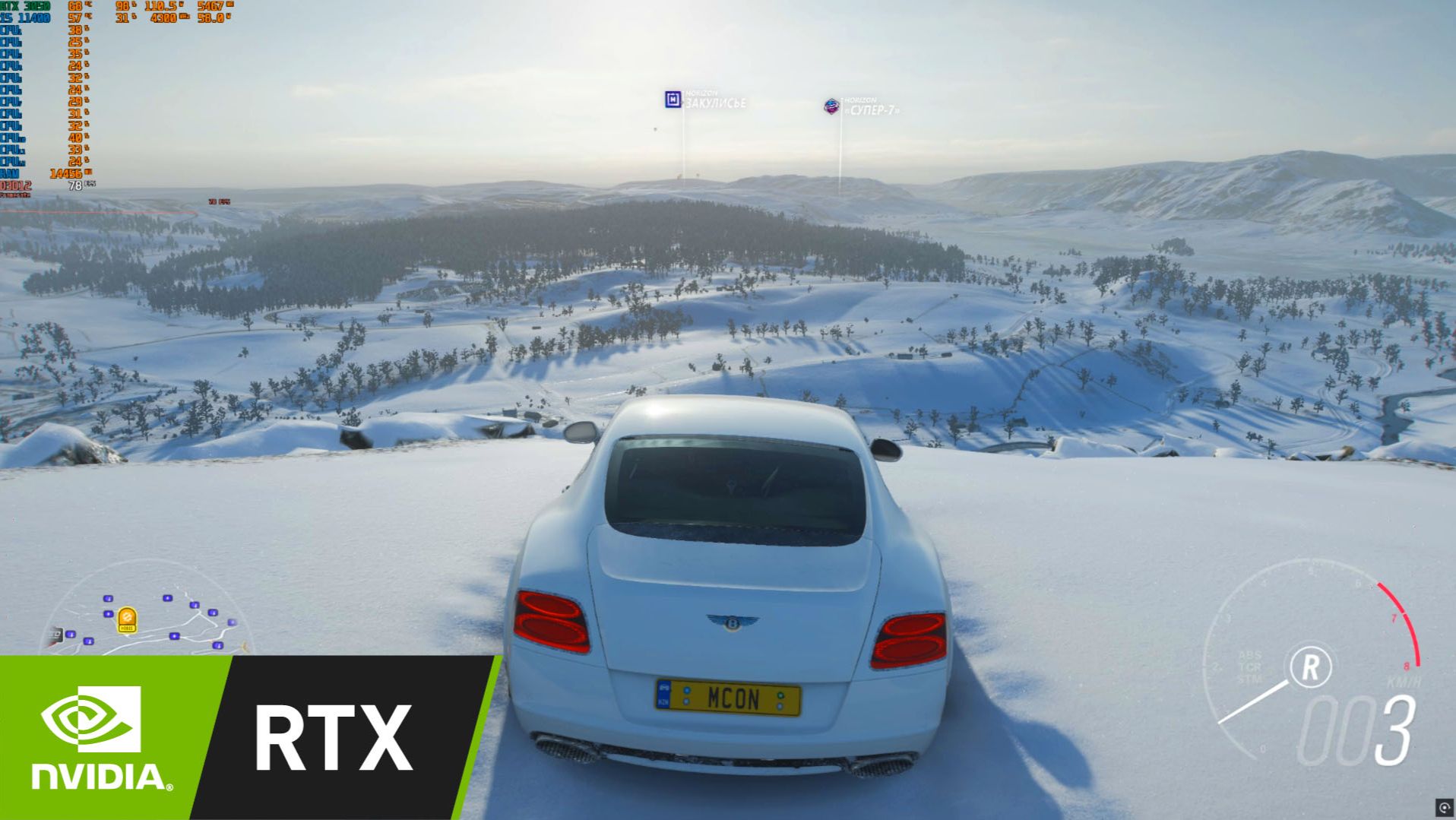Toggle the ABS indicator on the speedometer
This screenshot has height=820, width=1456.
(1249, 655)
